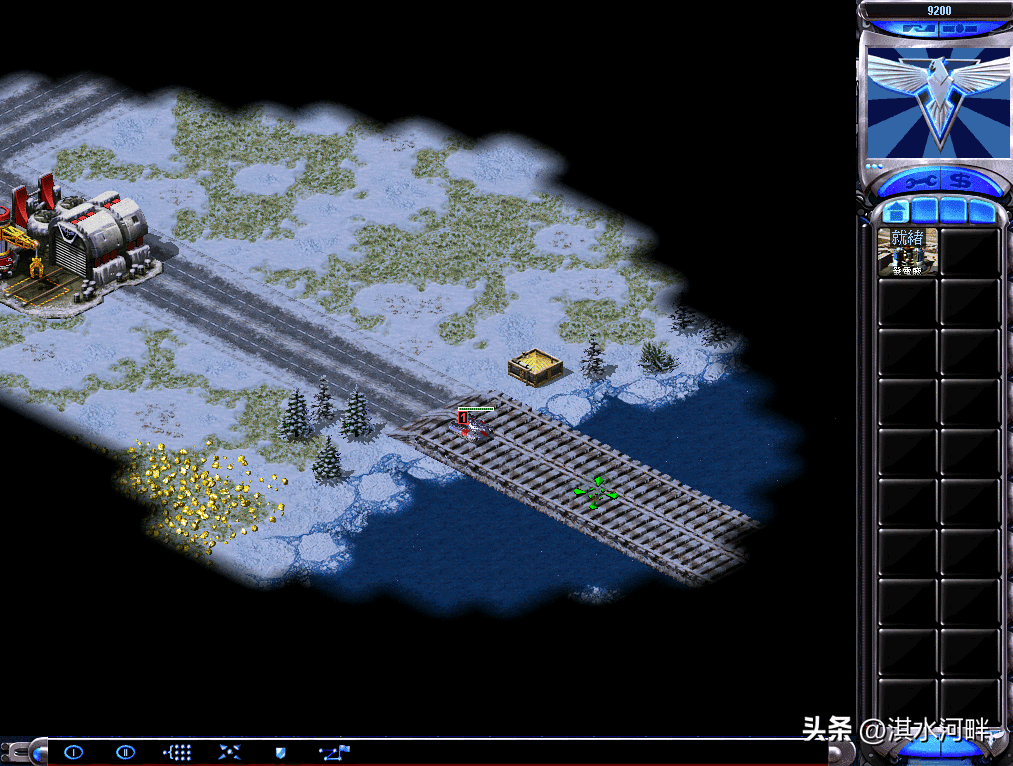
Task: Switch to the house-icon structures tab
Action: 896,212
